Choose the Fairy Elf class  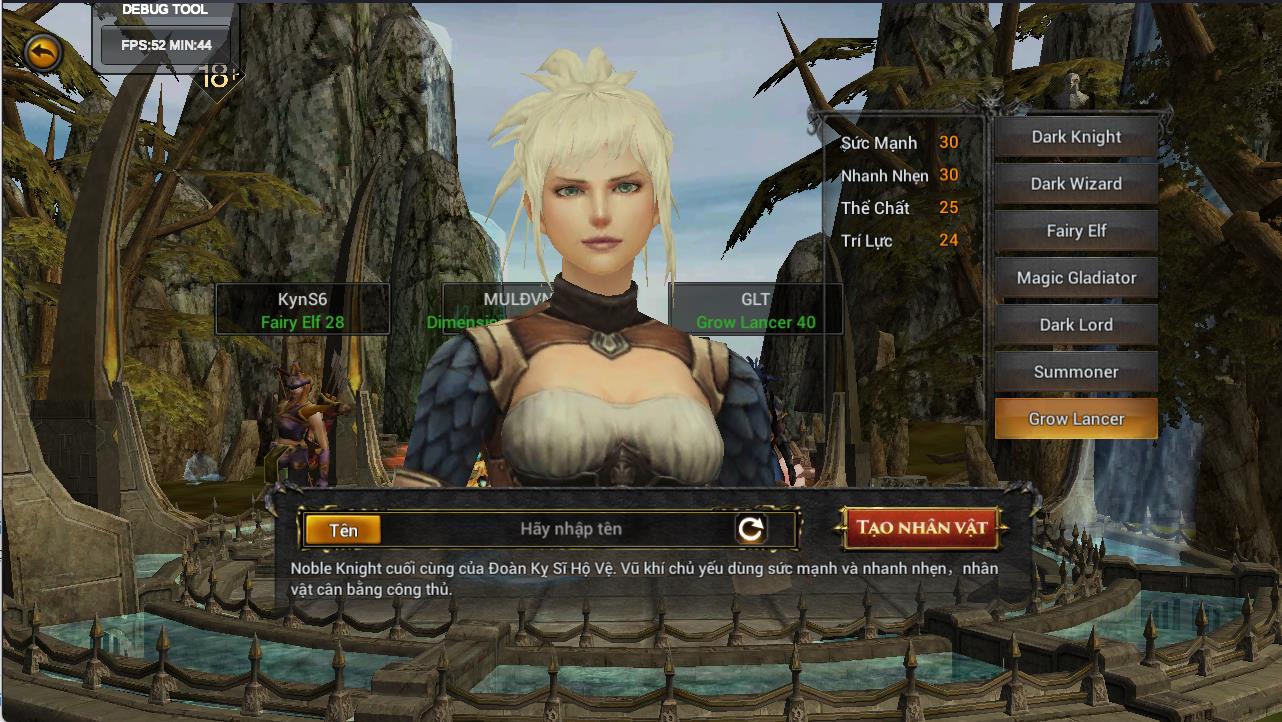(1076, 231)
